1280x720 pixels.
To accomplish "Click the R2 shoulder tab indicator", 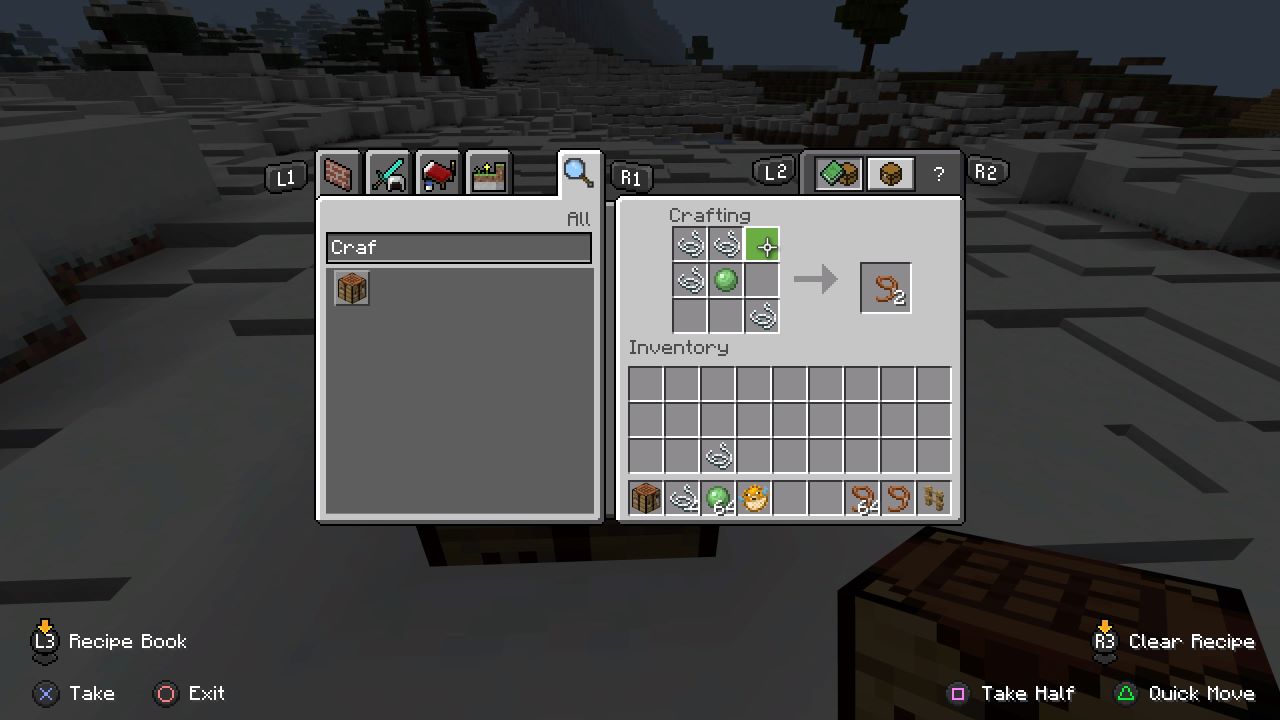I will [987, 172].
